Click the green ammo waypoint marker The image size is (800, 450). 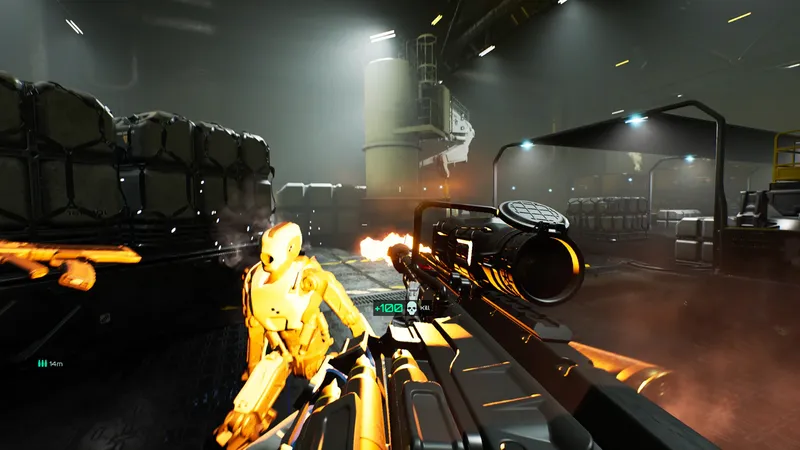pyautogui.click(x=42, y=363)
